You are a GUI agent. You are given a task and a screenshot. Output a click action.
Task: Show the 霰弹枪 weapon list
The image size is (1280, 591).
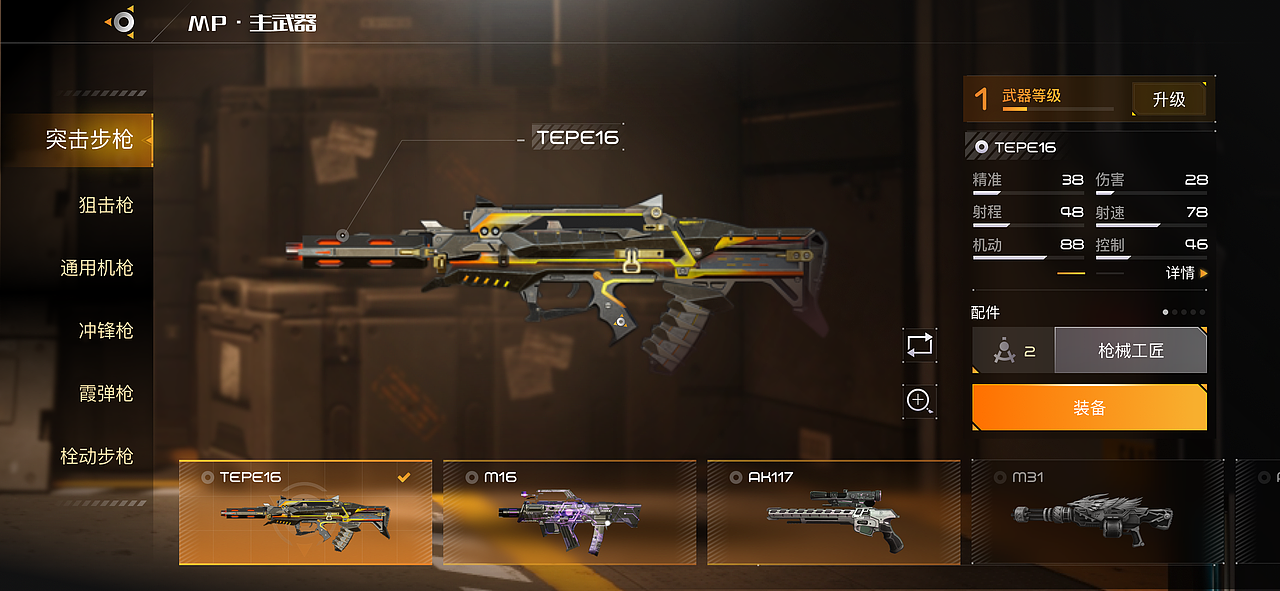(x=105, y=393)
